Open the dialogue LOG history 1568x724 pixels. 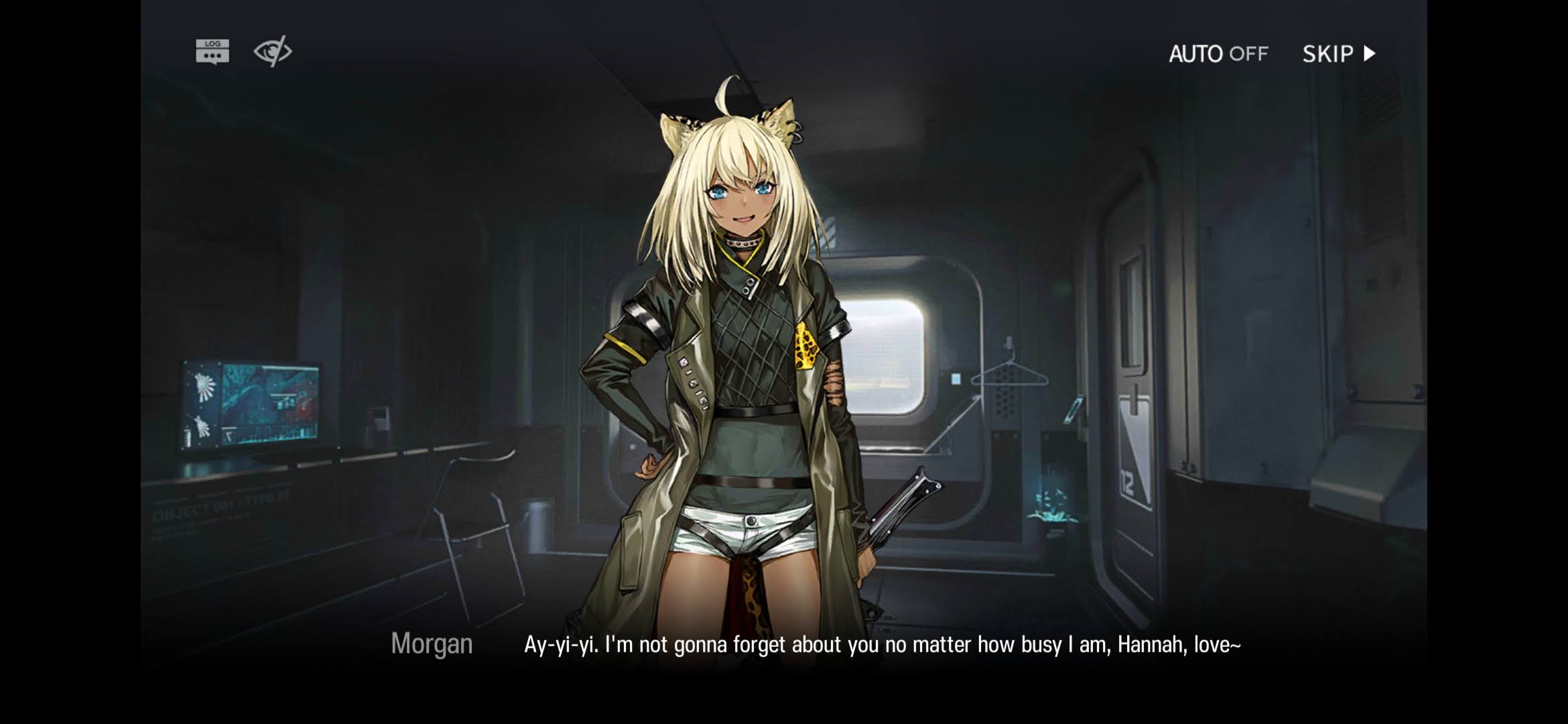coord(212,51)
